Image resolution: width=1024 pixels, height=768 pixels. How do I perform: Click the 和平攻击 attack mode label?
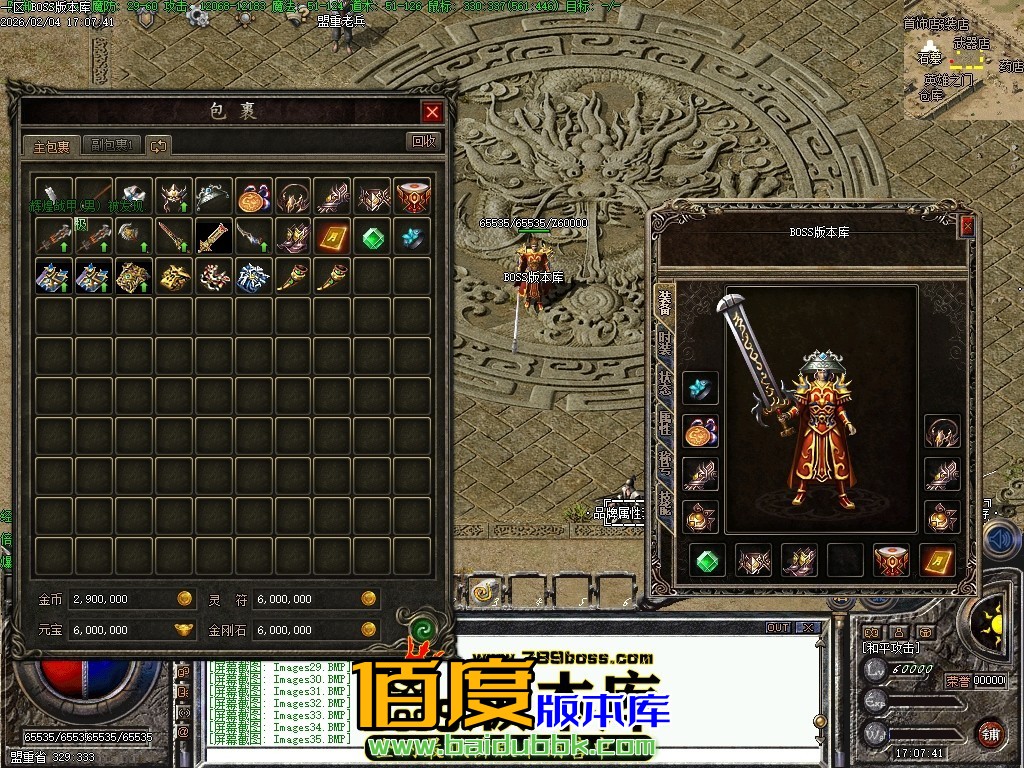891,648
